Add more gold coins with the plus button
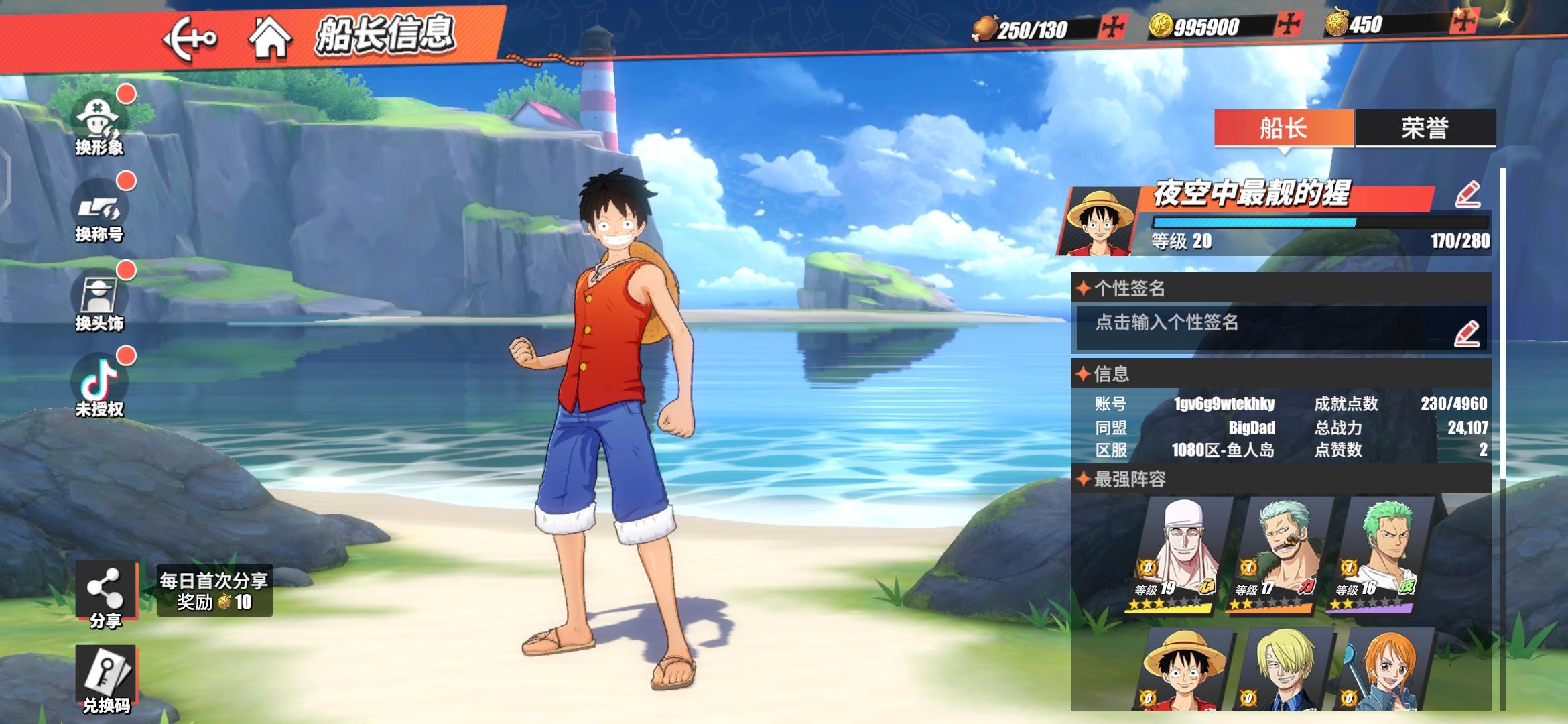The height and width of the screenshot is (724, 1568). tap(1288, 25)
